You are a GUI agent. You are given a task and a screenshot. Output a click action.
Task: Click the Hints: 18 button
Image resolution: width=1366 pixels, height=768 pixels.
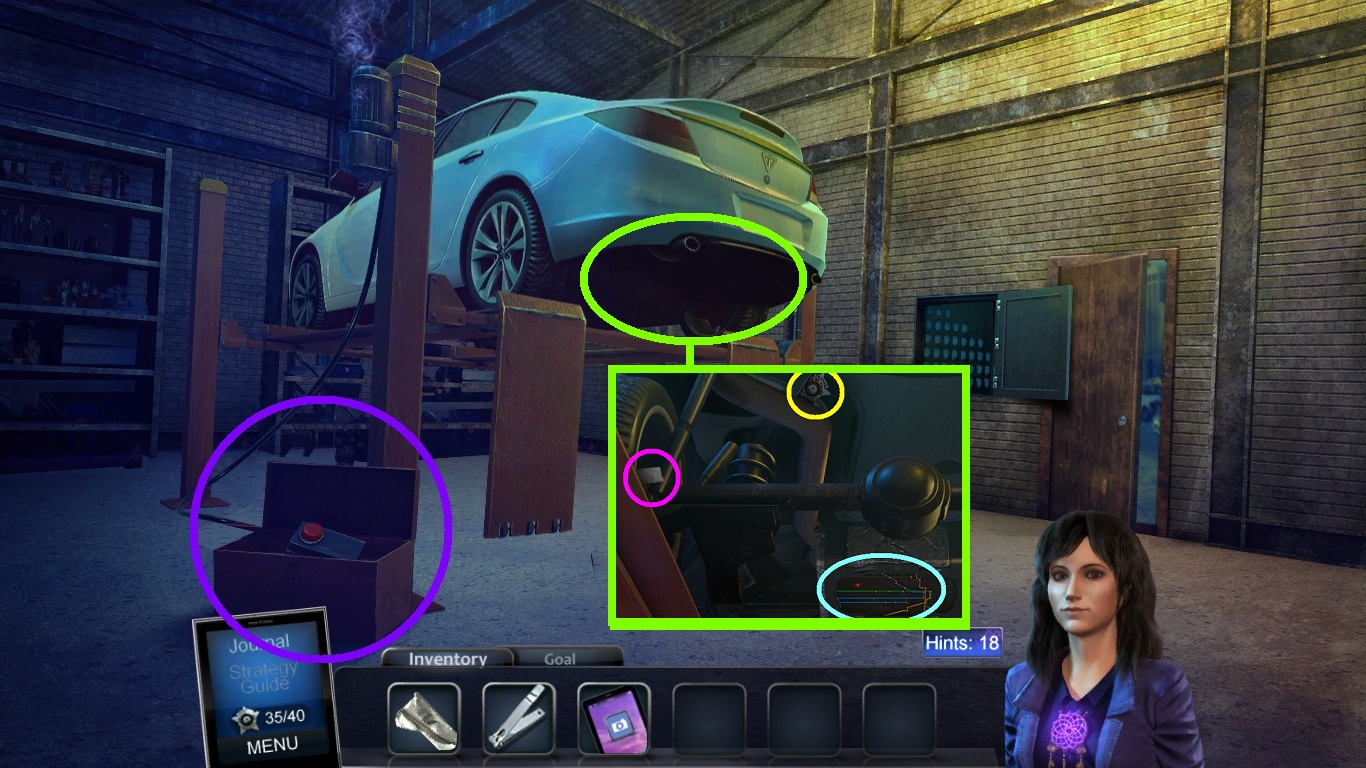961,643
